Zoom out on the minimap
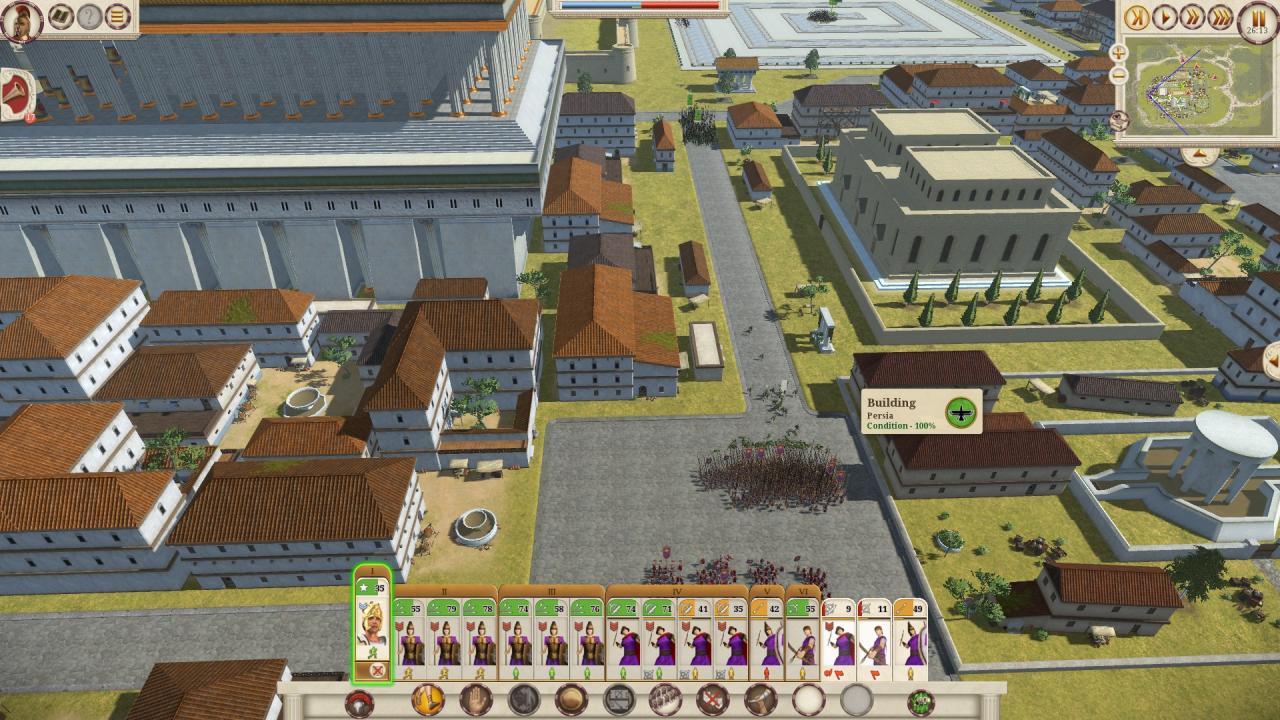Viewport: 1280px width, 720px height. [x=1119, y=75]
